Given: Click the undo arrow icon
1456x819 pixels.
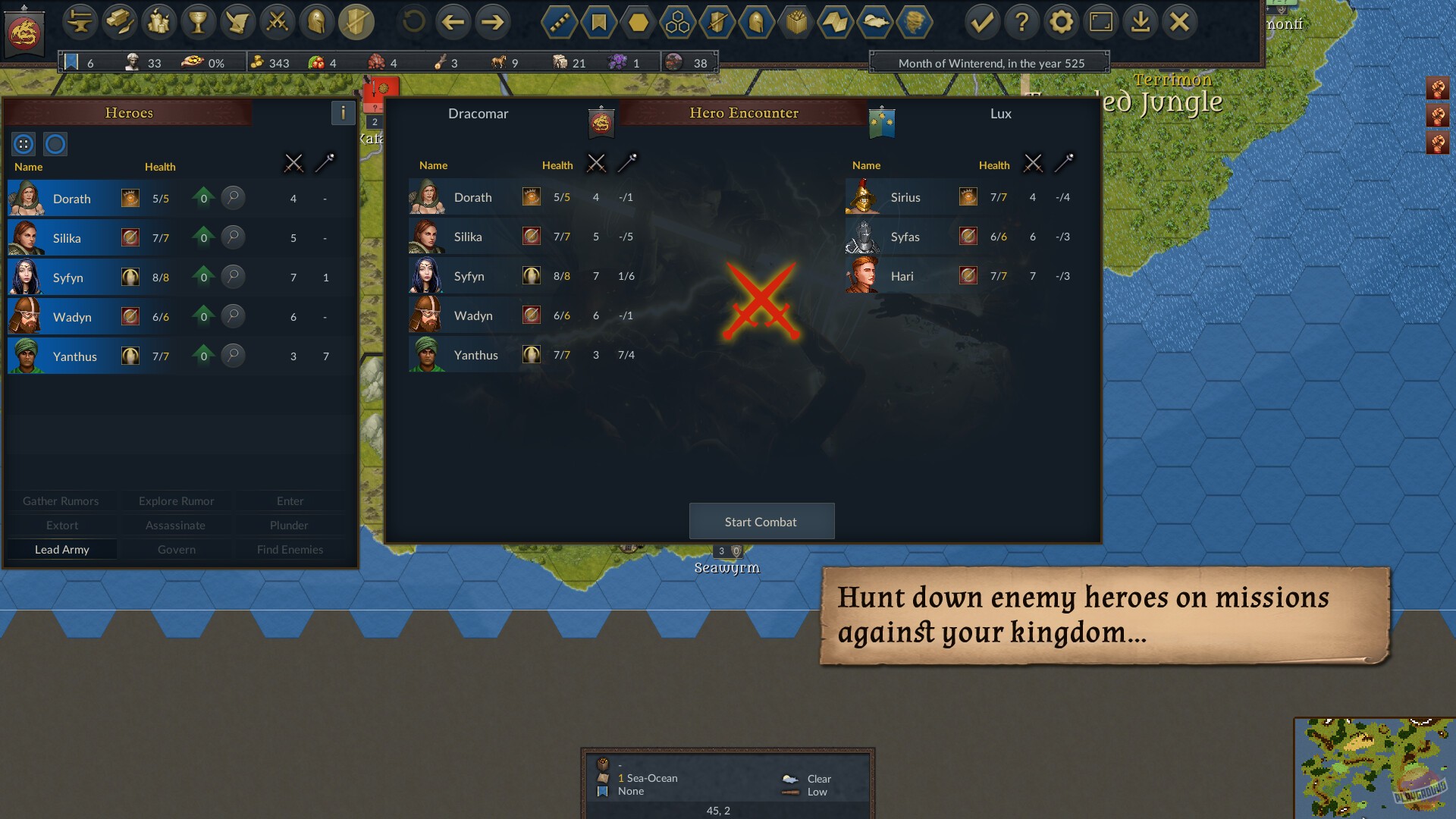Looking at the screenshot, I should [x=412, y=22].
